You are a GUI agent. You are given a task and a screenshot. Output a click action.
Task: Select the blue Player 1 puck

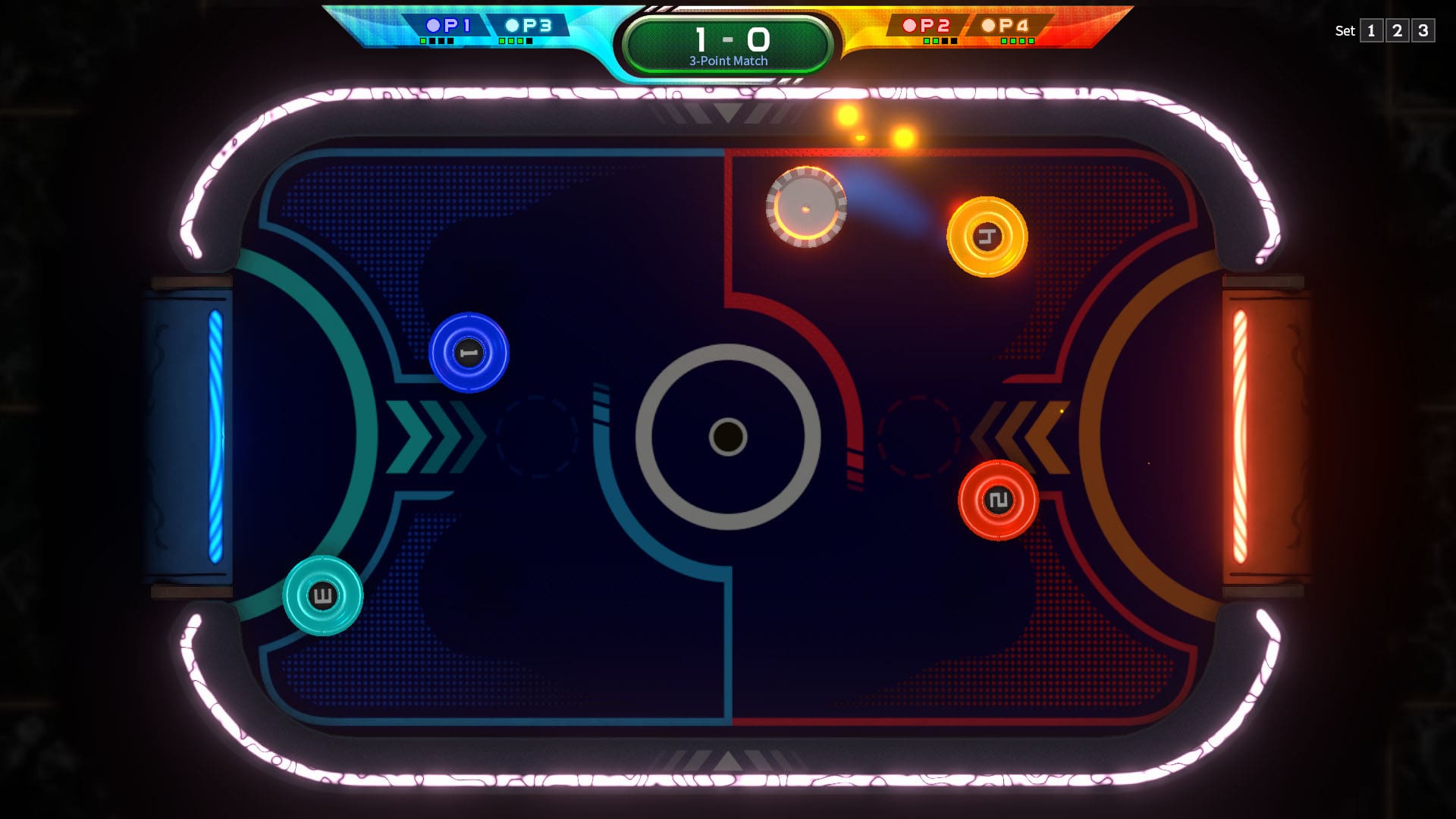(468, 353)
